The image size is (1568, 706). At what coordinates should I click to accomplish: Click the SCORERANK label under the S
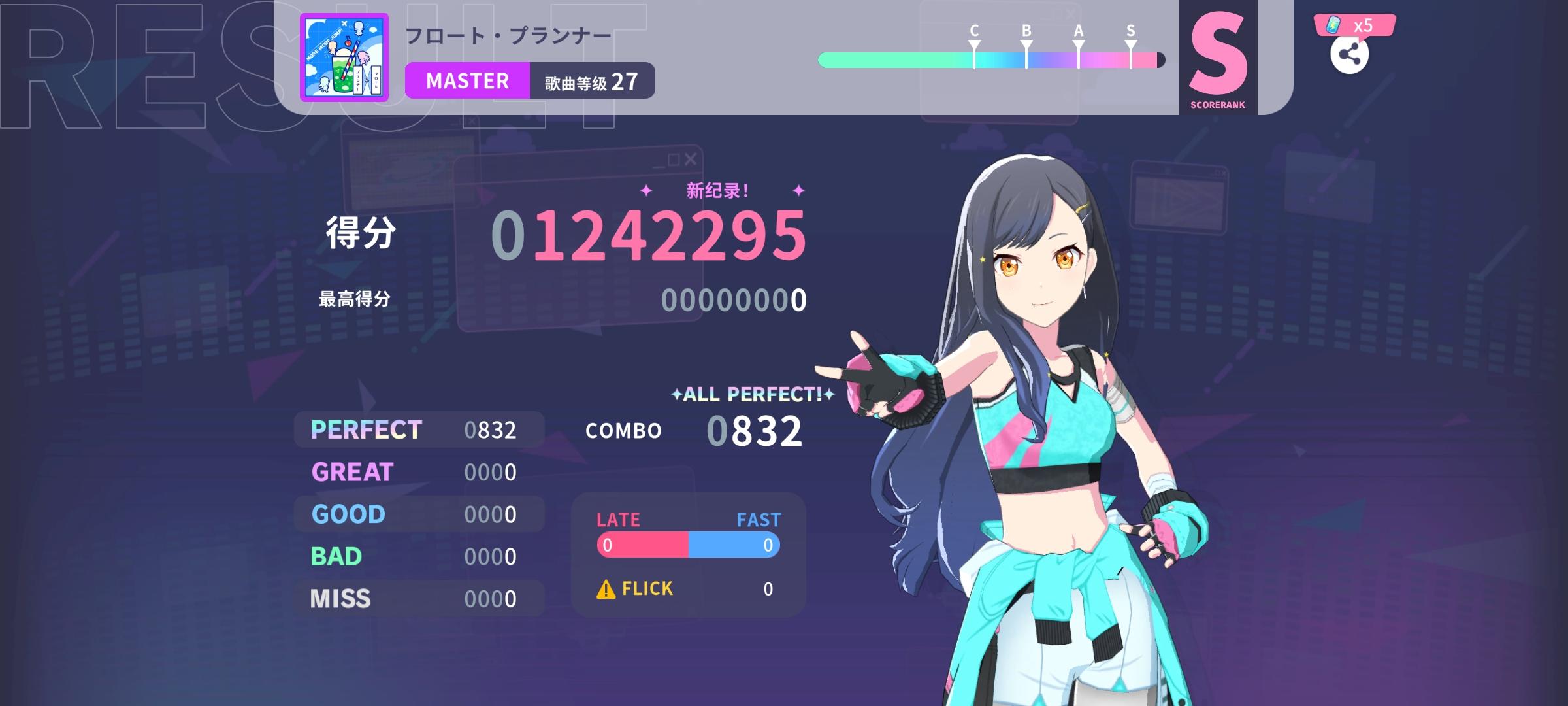(1219, 103)
